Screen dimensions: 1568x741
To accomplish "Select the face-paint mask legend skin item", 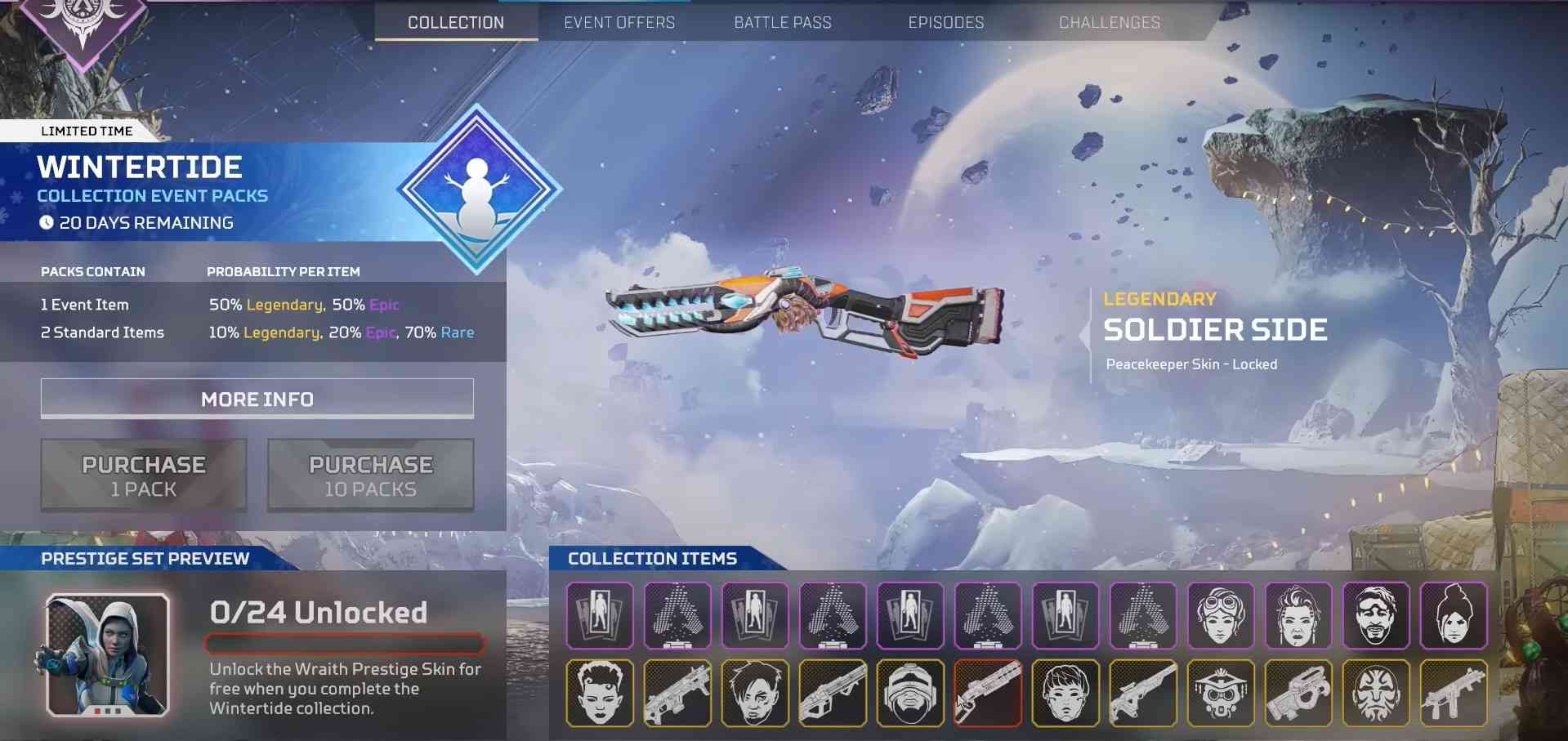I will click(x=1376, y=693).
